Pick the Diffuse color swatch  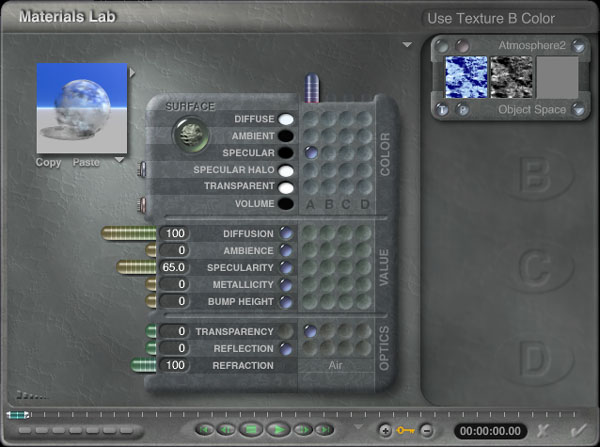point(286,120)
